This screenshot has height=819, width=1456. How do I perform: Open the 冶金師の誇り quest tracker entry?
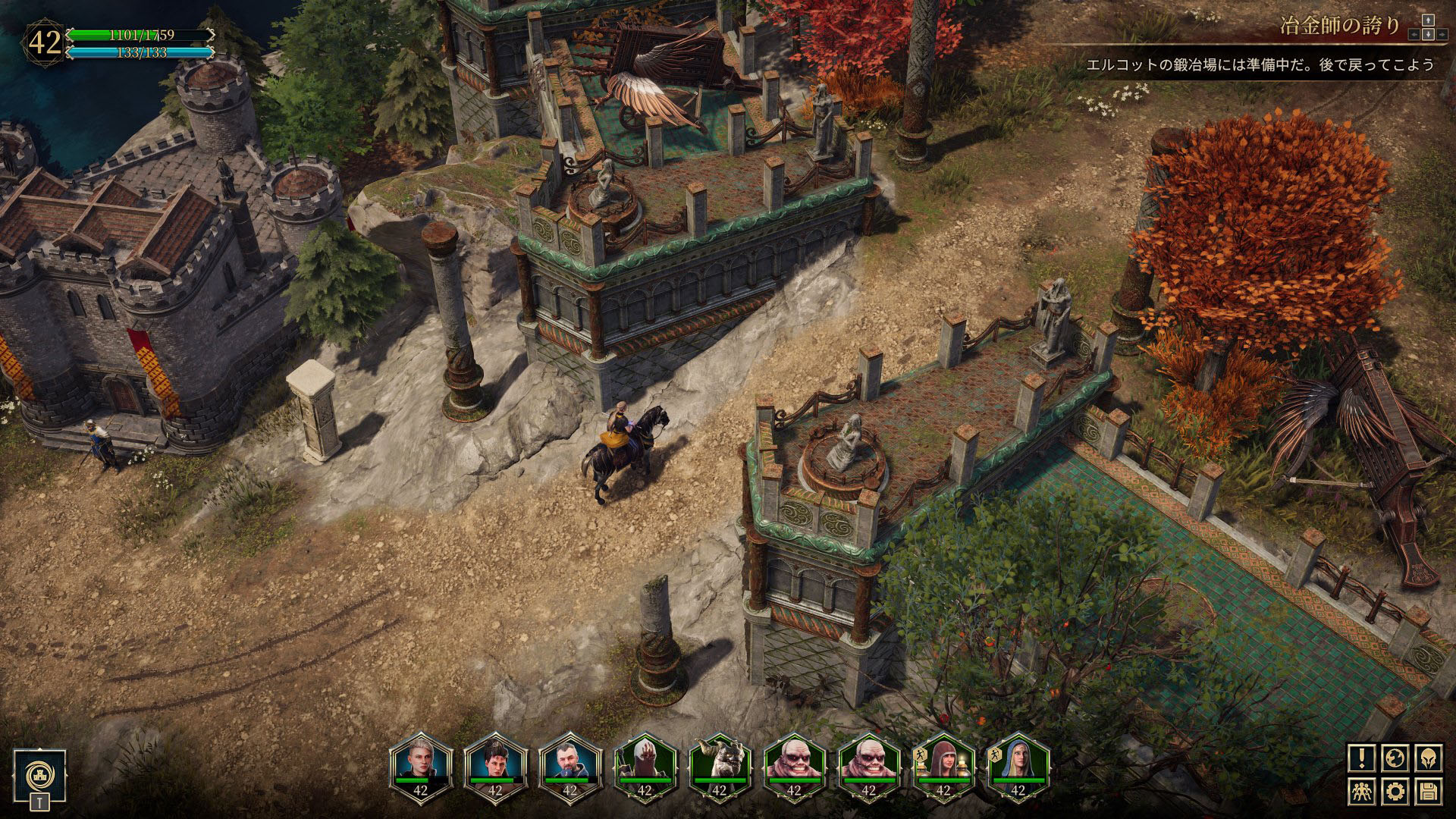1339,26
